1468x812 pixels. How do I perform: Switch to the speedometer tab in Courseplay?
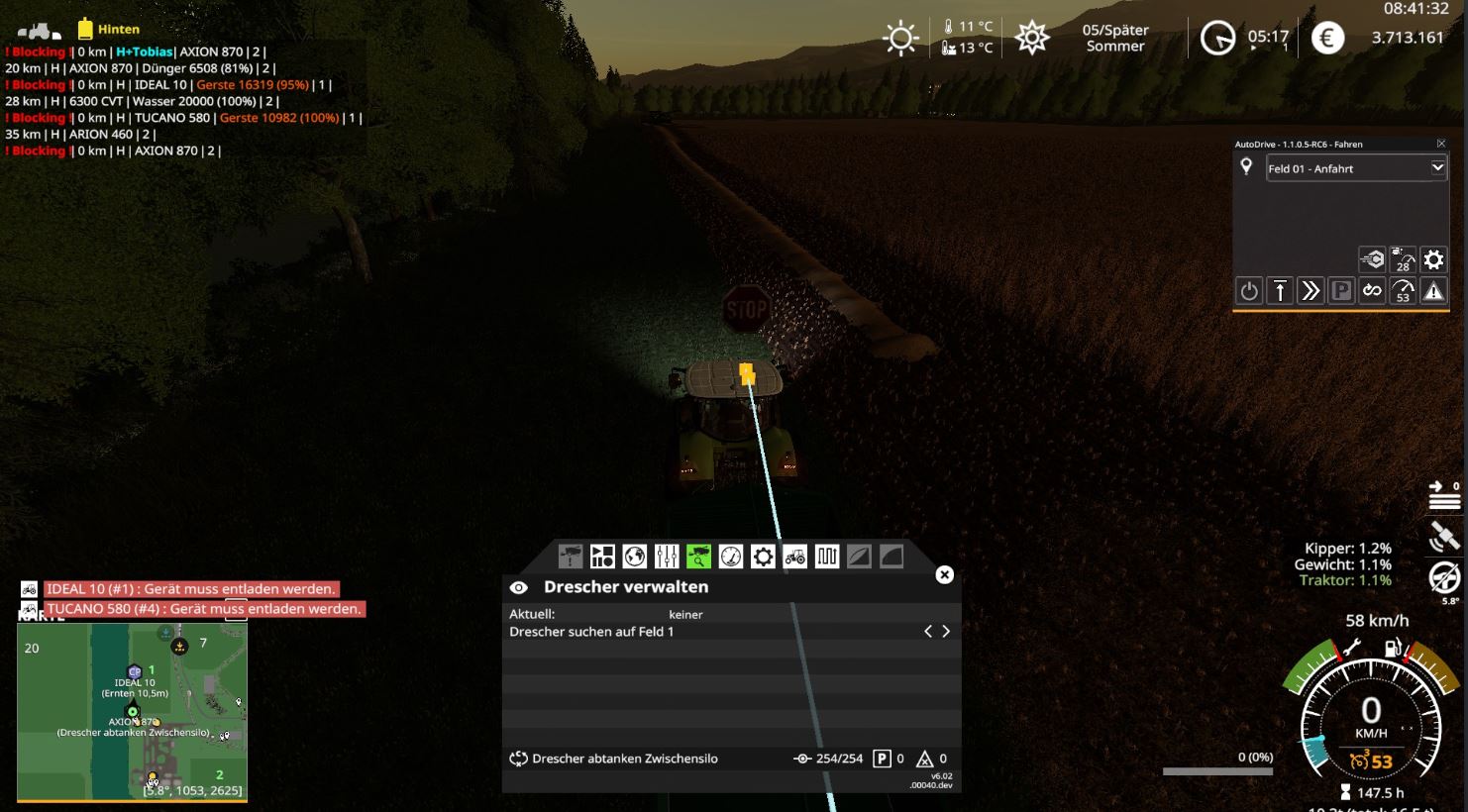(x=730, y=557)
